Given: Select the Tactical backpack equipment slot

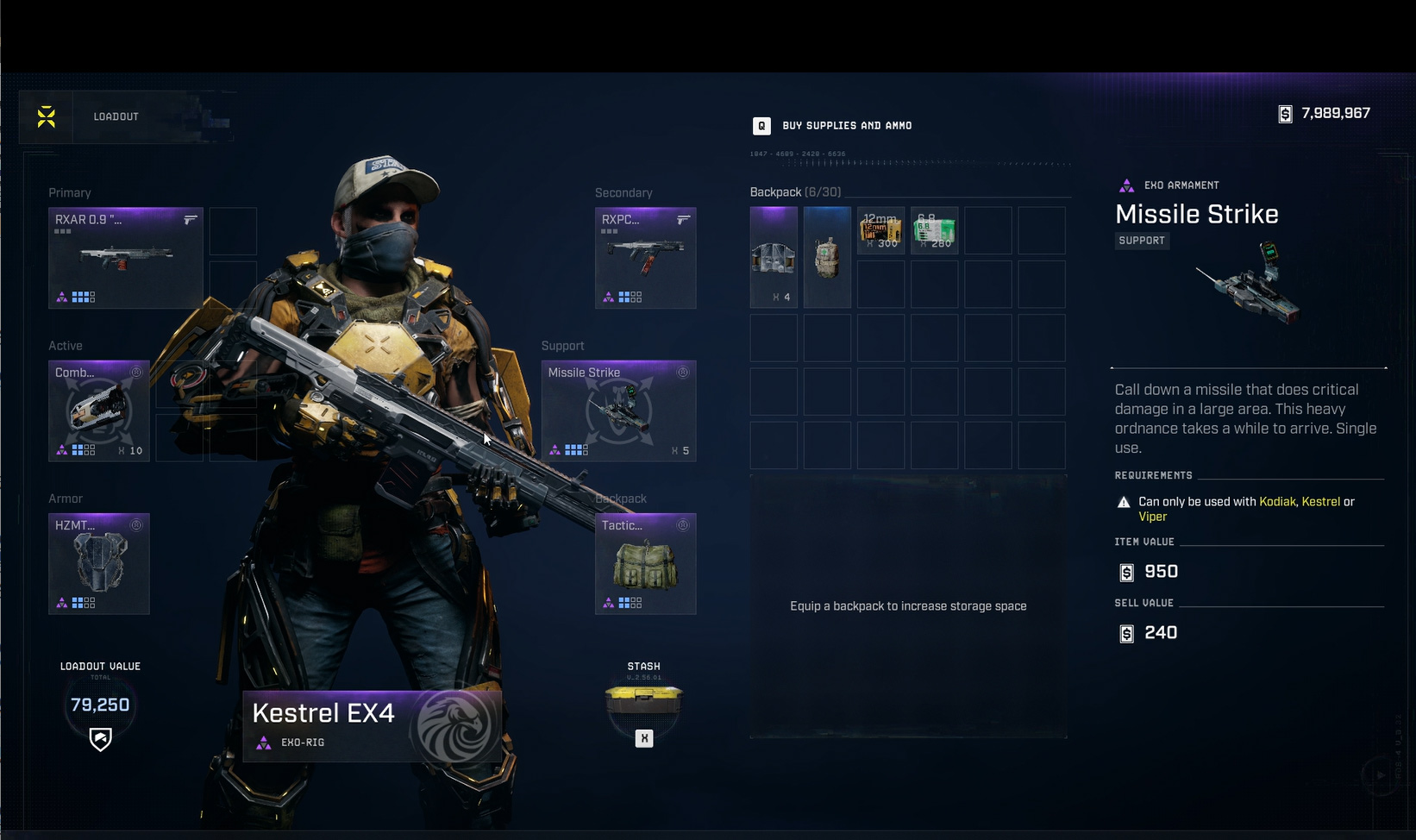Looking at the screenshot, I should pyautogui.click(x=645, y=563).
